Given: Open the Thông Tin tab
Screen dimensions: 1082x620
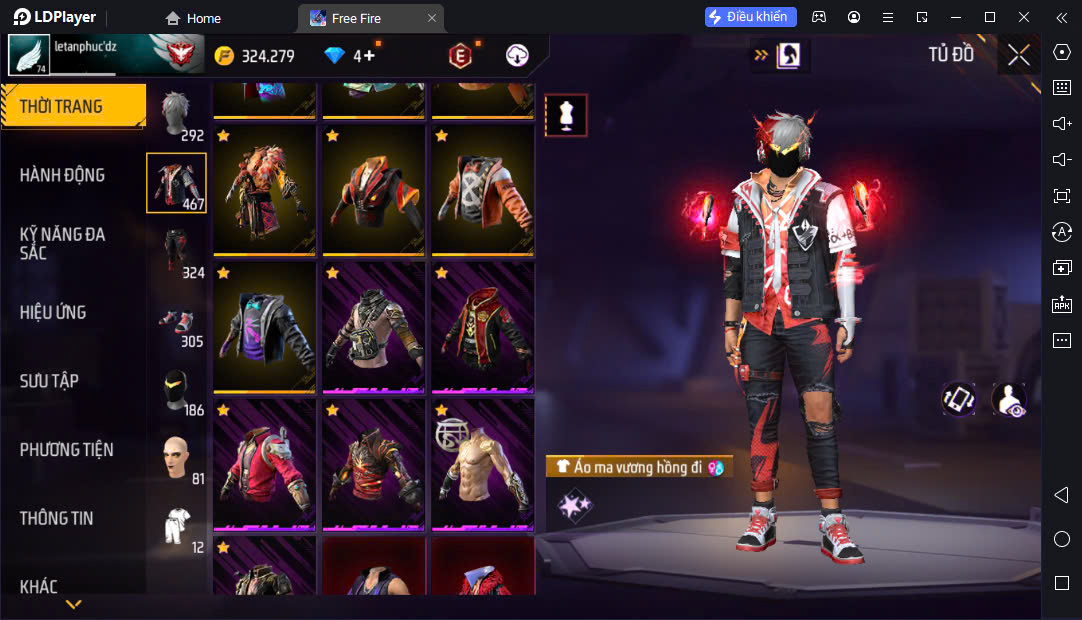Looking at the screenshot, I should coord(56,518).
